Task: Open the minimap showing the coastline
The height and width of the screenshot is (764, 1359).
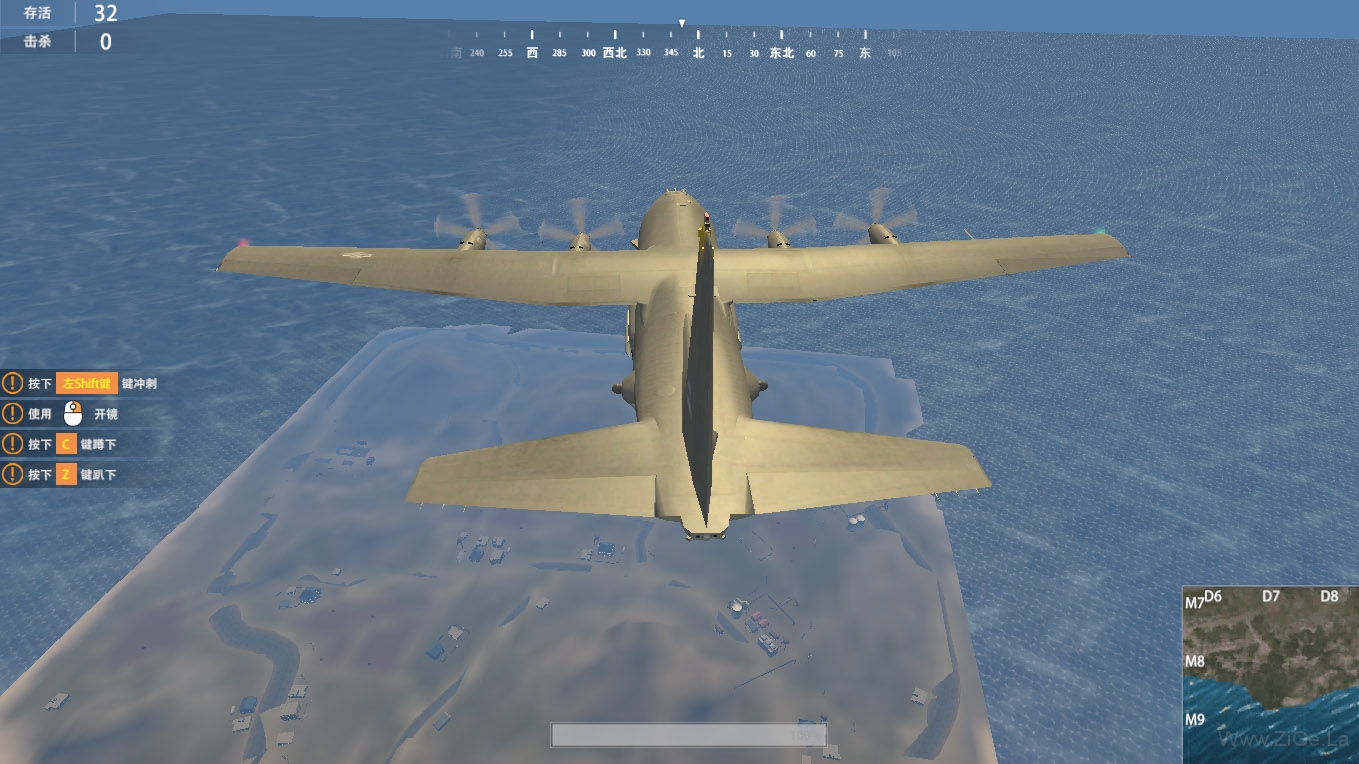Action: (x=1270, y=674)
